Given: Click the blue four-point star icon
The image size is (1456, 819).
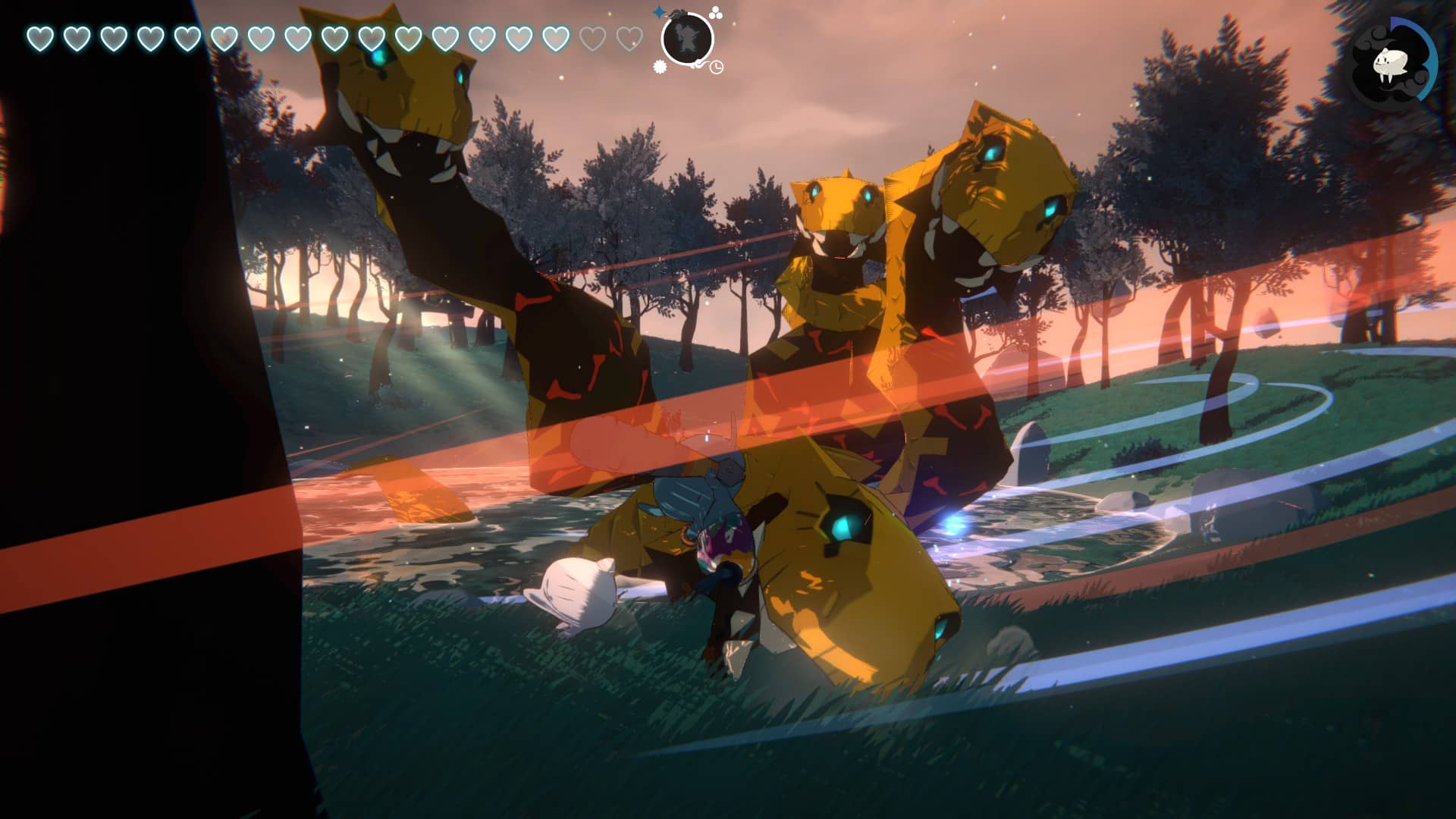Looking at the screenshot, I should (659, 13).
